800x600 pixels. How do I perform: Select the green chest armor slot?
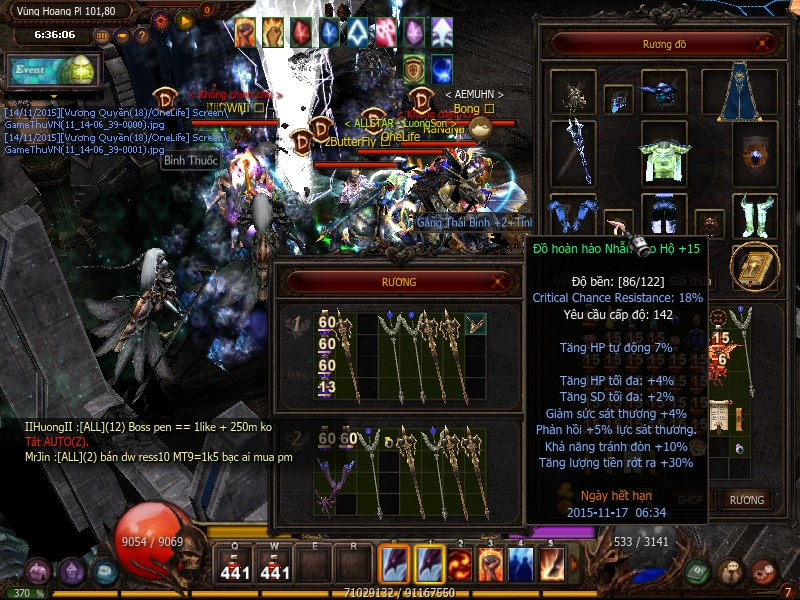pos(663,154)
